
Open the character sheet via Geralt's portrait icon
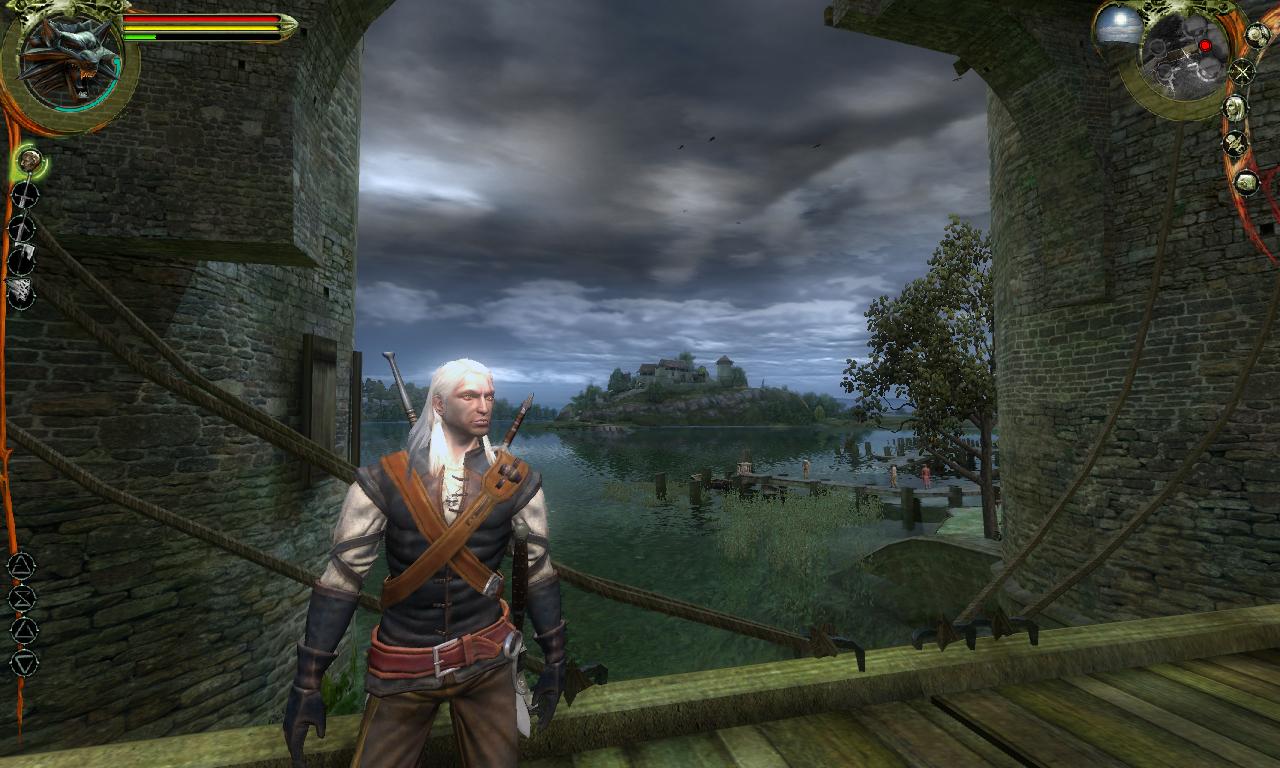(1235, 107)
